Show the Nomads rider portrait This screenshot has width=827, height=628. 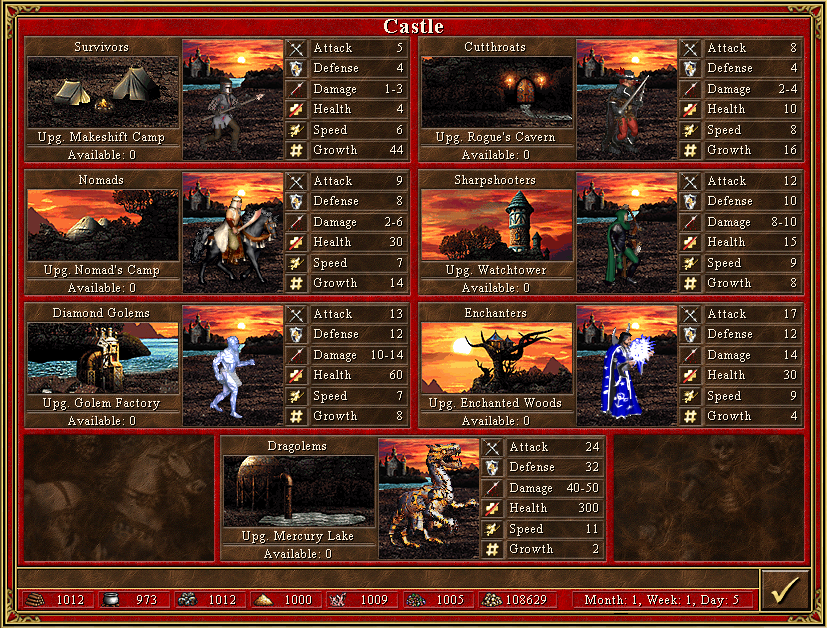coord(233,233)
